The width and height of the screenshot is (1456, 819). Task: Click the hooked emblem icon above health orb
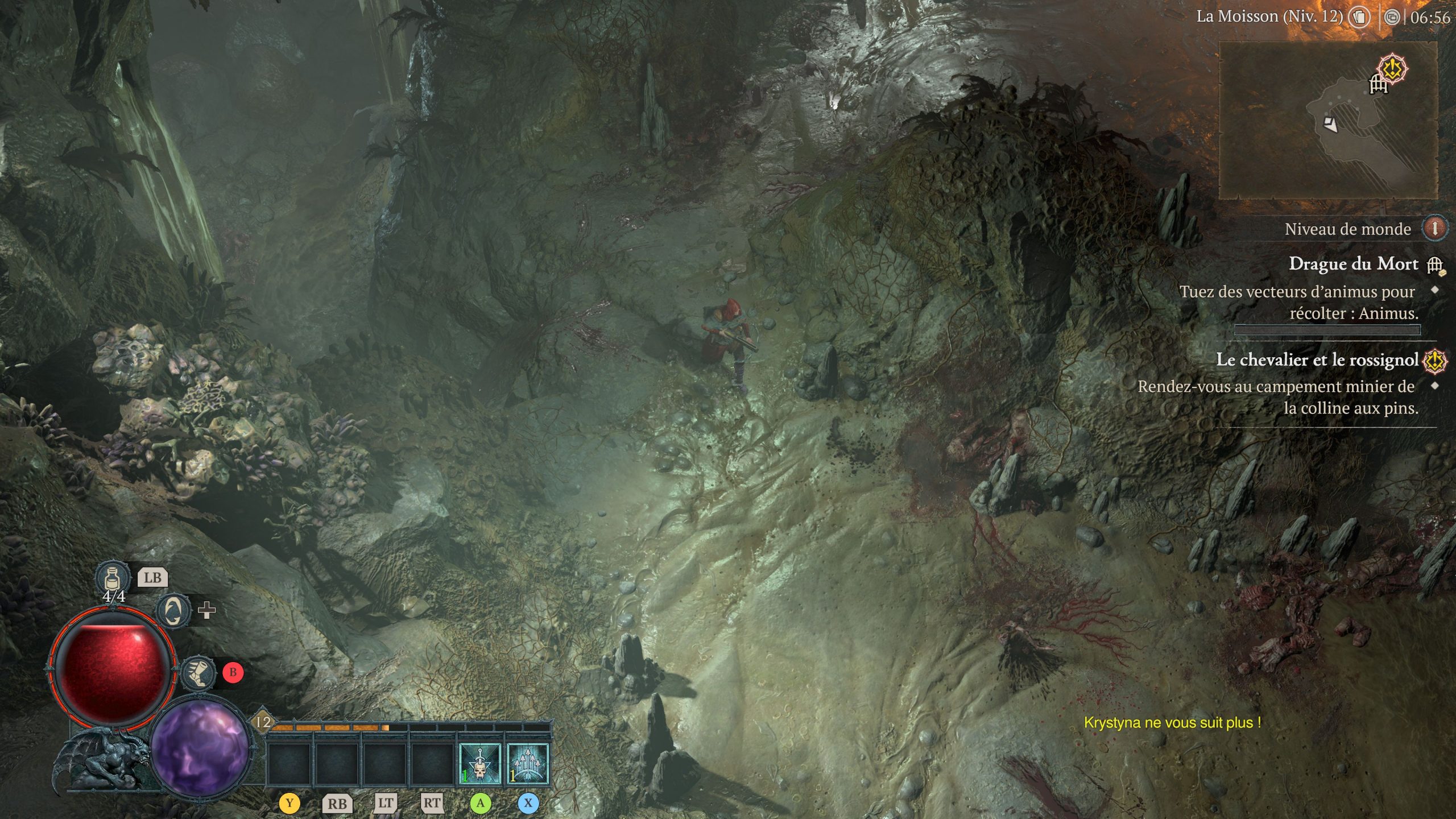coord(173,611)
